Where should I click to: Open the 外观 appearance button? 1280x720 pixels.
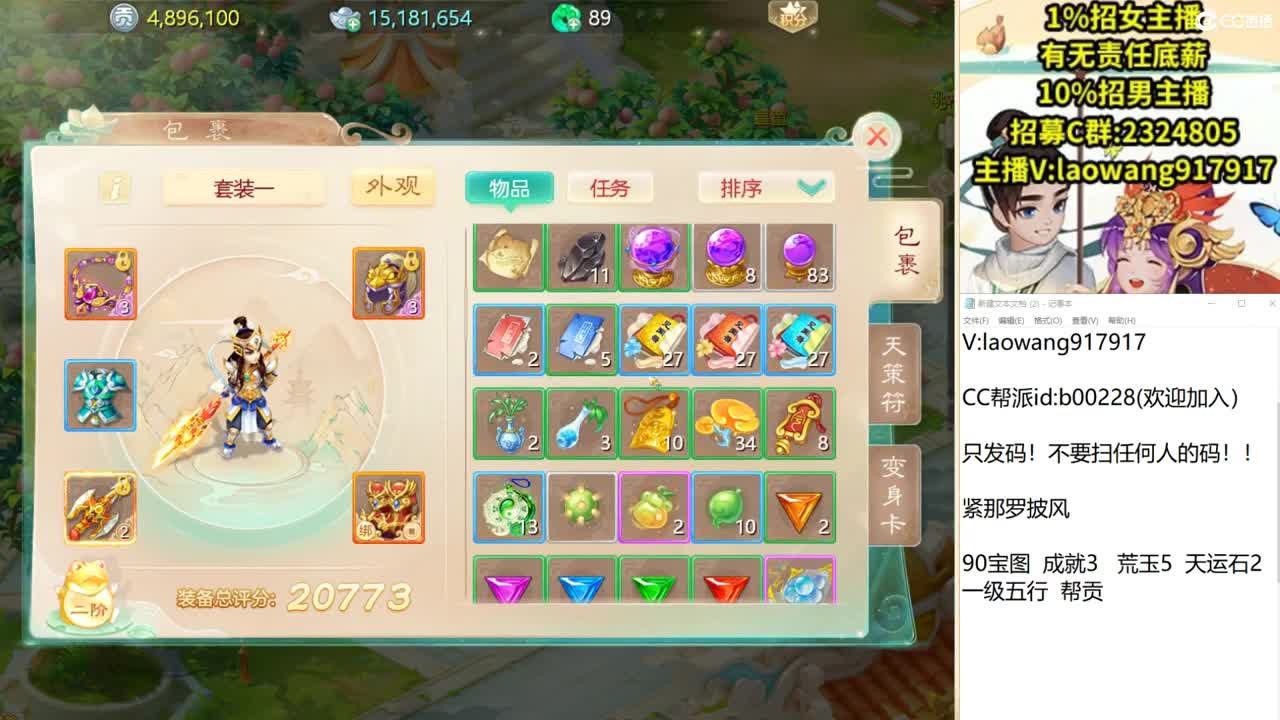pyautogui.click(x=393, y=187)
